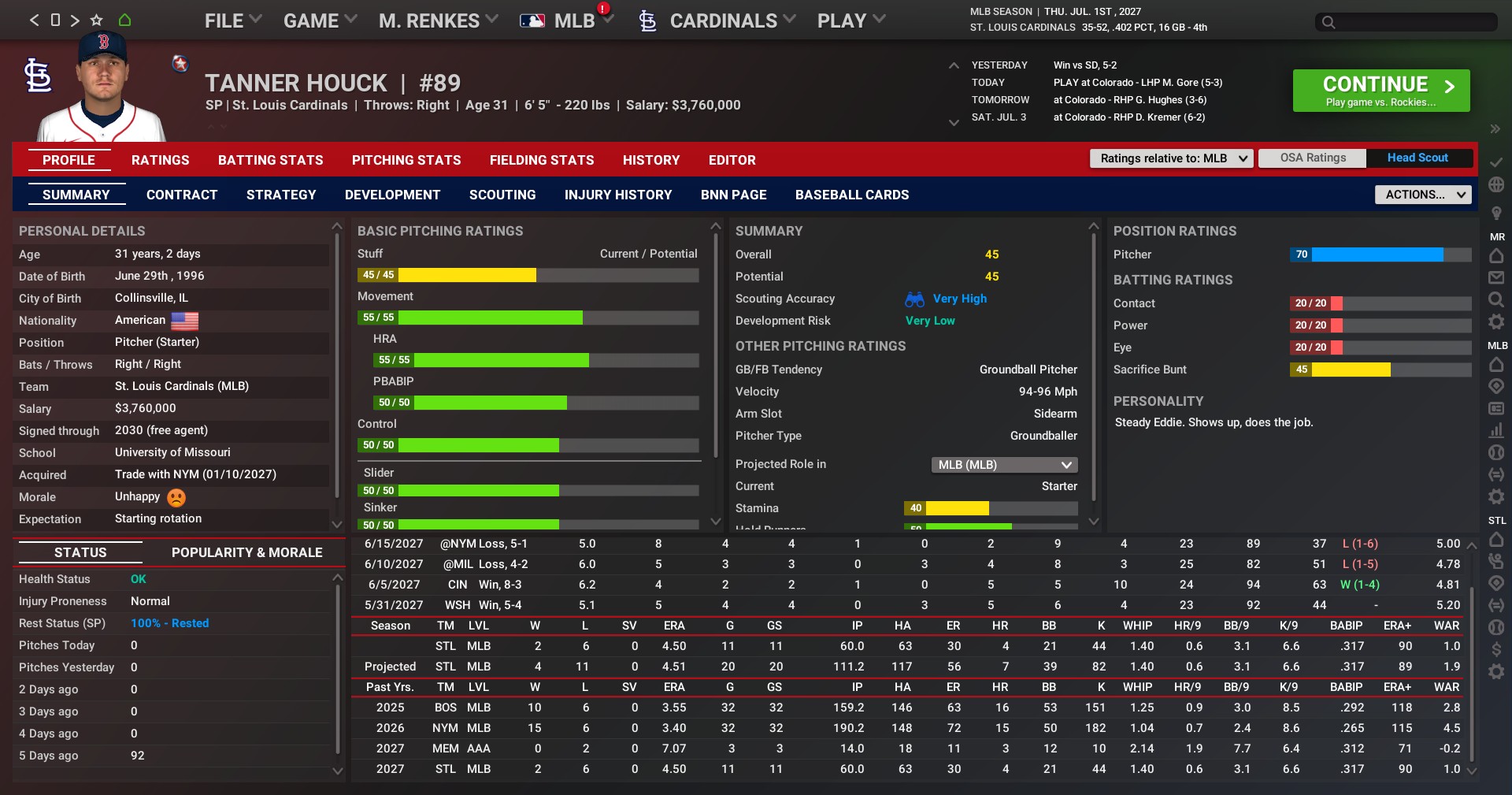
Task: Switch to the RATINGS tab
Action: (x=160, y=160)
